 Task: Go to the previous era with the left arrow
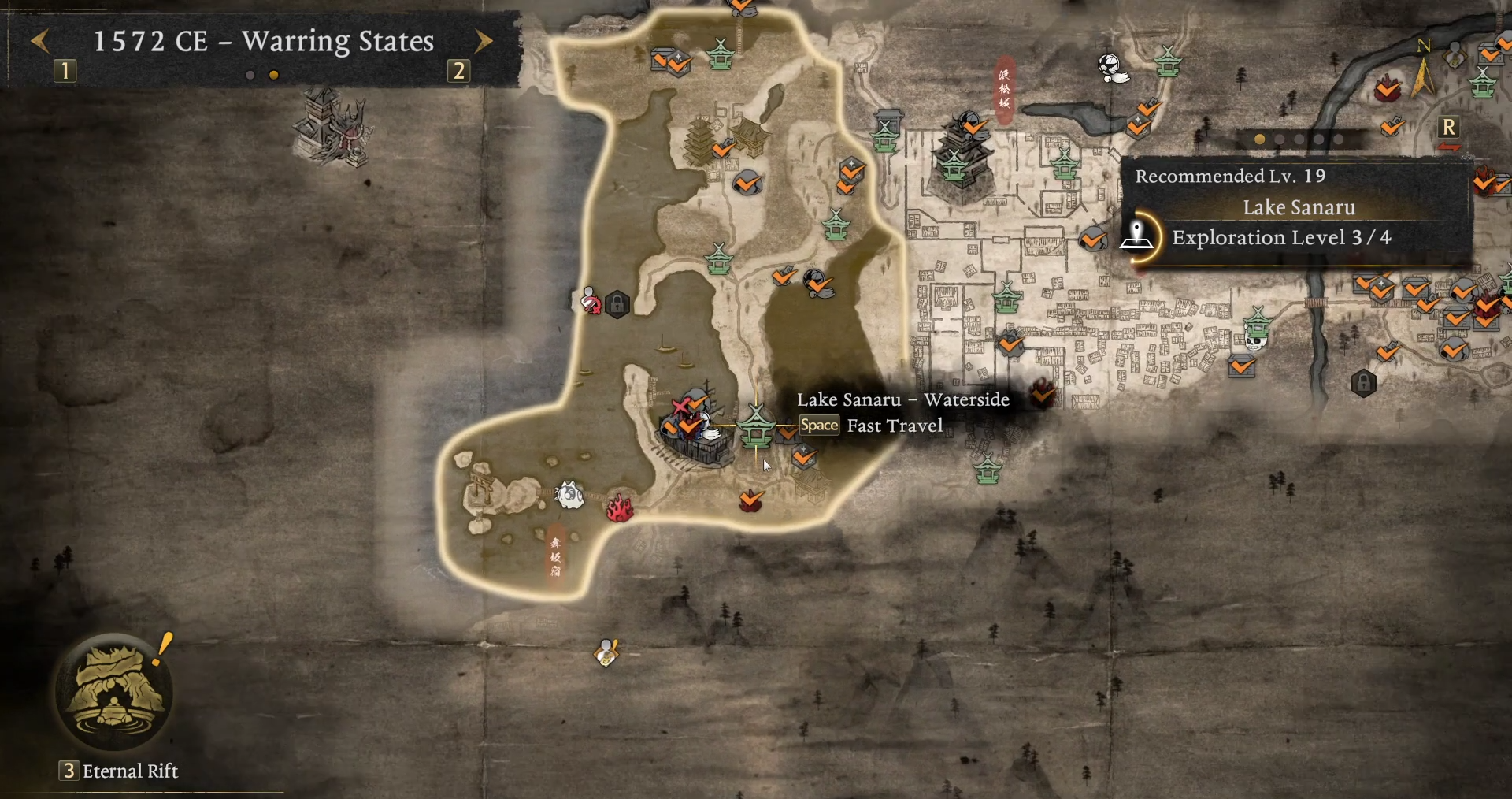click(41, 40)
